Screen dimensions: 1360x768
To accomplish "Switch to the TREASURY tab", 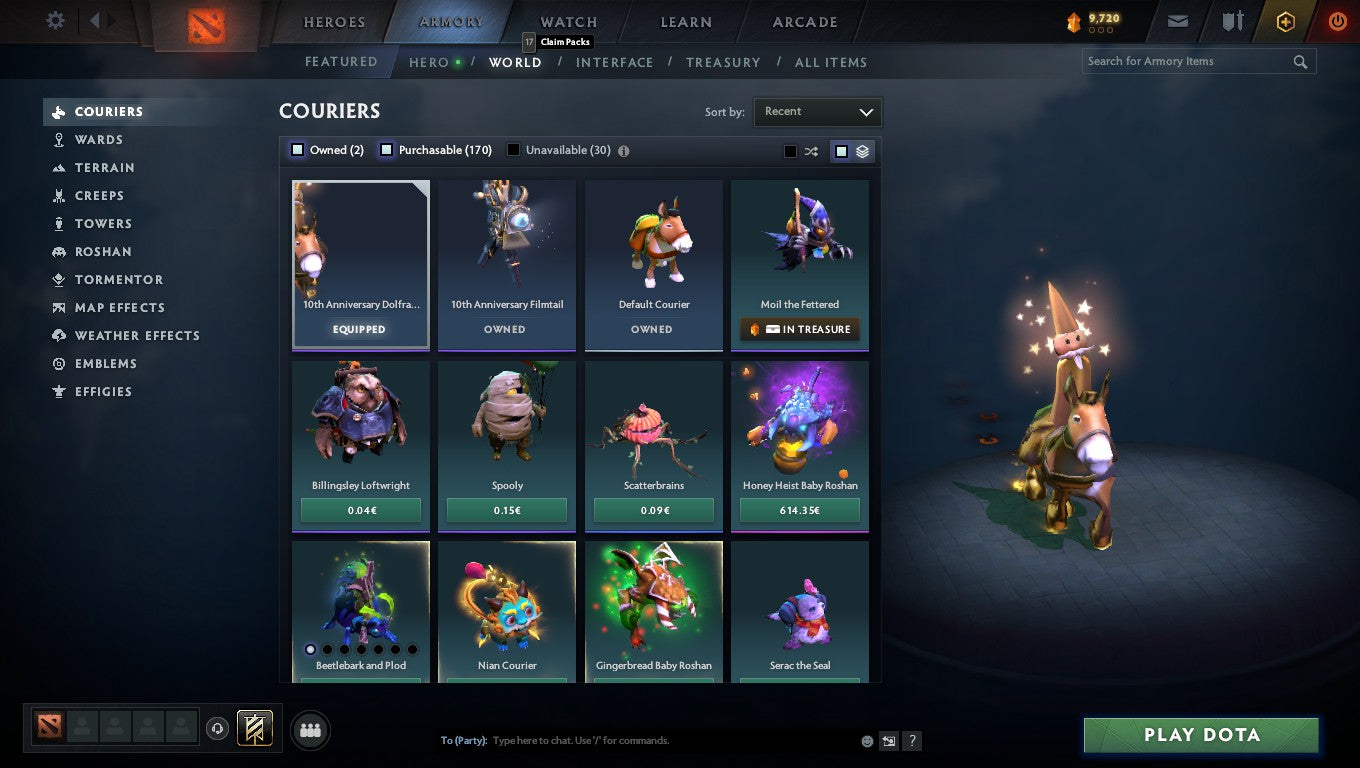I will 723,62.
